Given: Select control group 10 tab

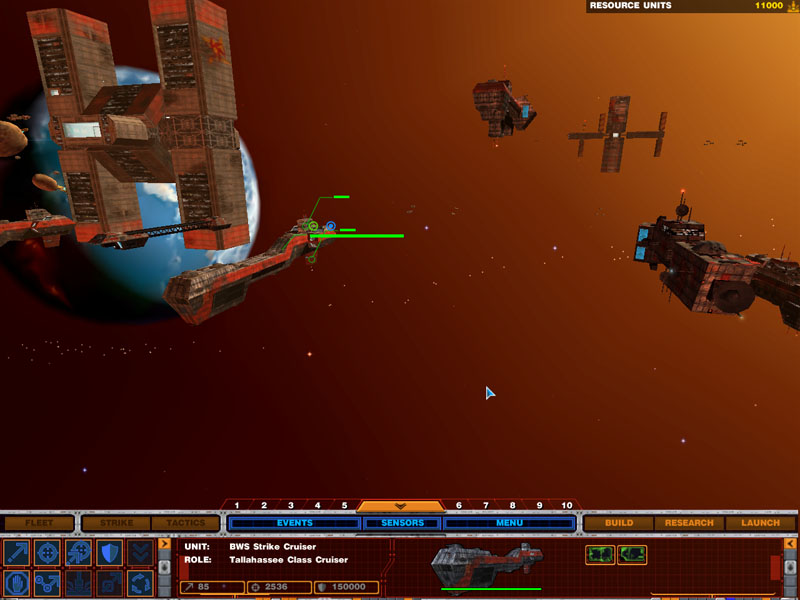Looking at the screenshot, I should pos(567,506).
